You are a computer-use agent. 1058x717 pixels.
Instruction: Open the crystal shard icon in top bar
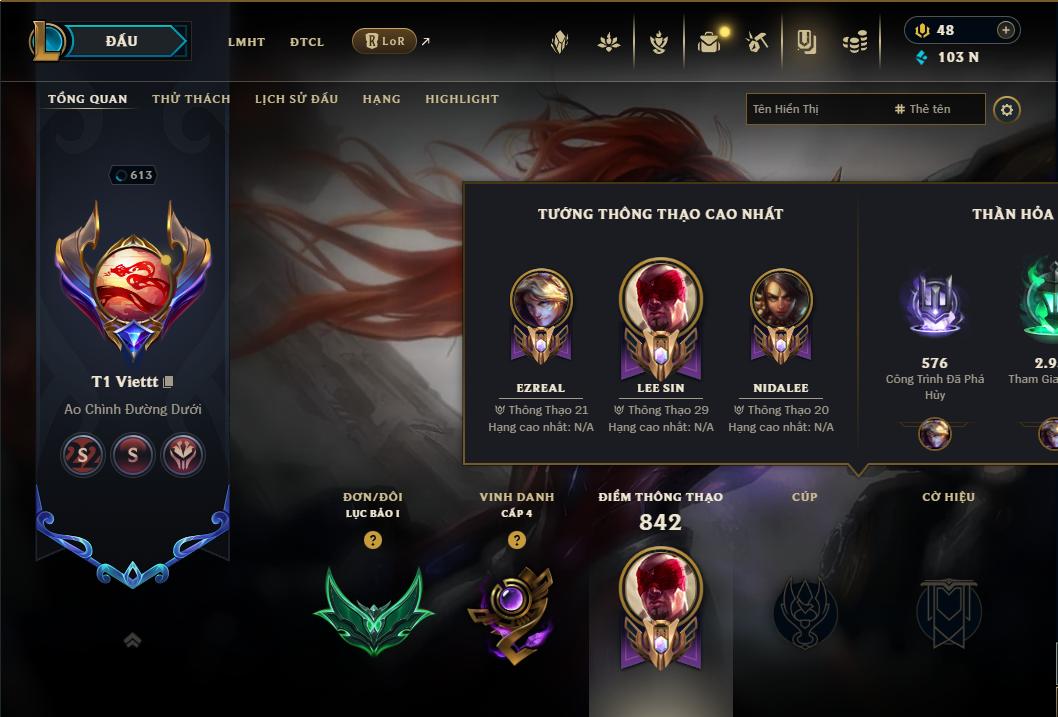[x=560, y=42]
